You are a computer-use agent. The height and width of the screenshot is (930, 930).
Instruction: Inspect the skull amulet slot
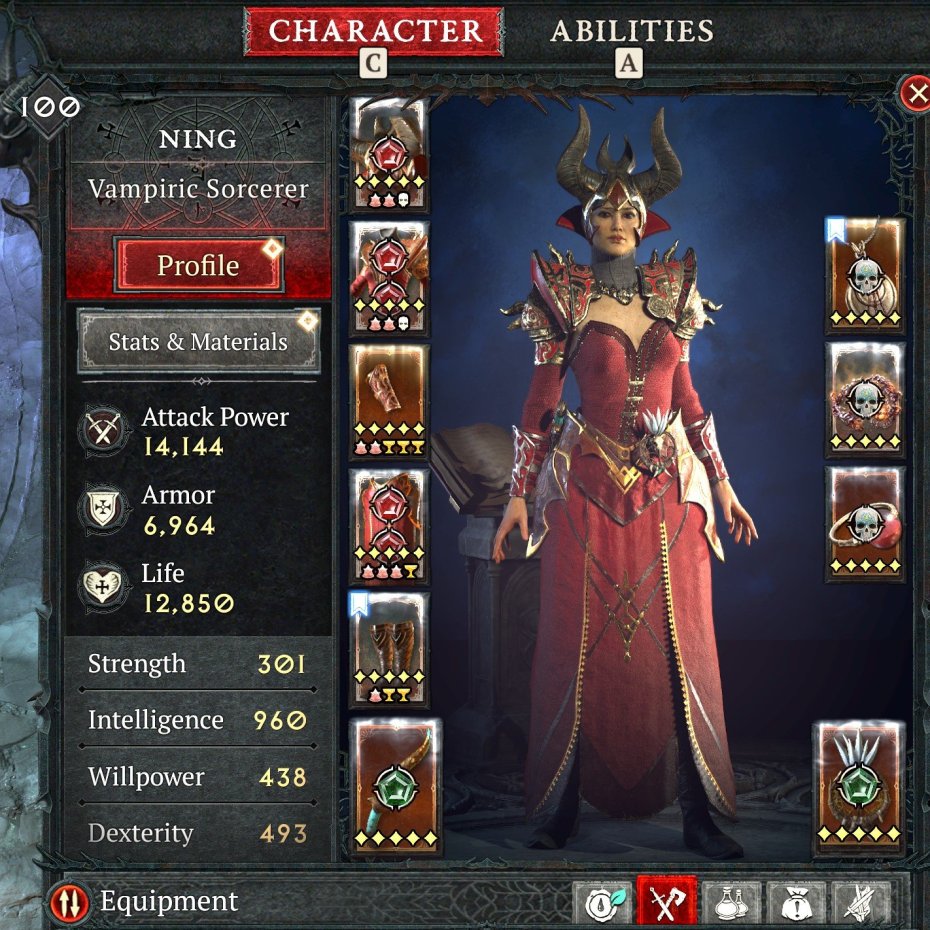tap(865, 275)
